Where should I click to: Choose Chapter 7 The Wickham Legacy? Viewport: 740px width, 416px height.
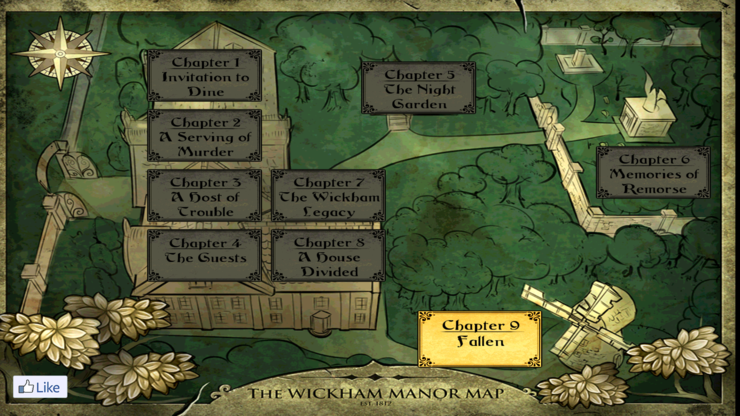tap(328, 197)
